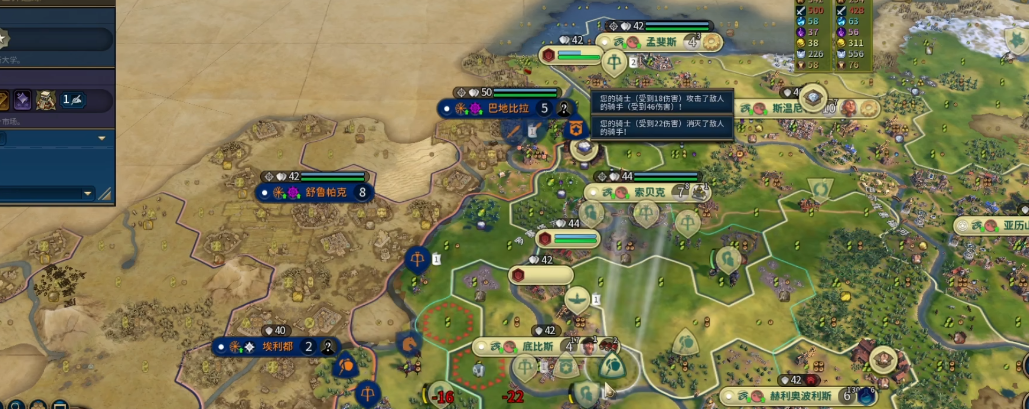This screenshot has height=409, width=1029.
Task: Click the red shield unit flag above 底比斯
Action: point(518,275)
